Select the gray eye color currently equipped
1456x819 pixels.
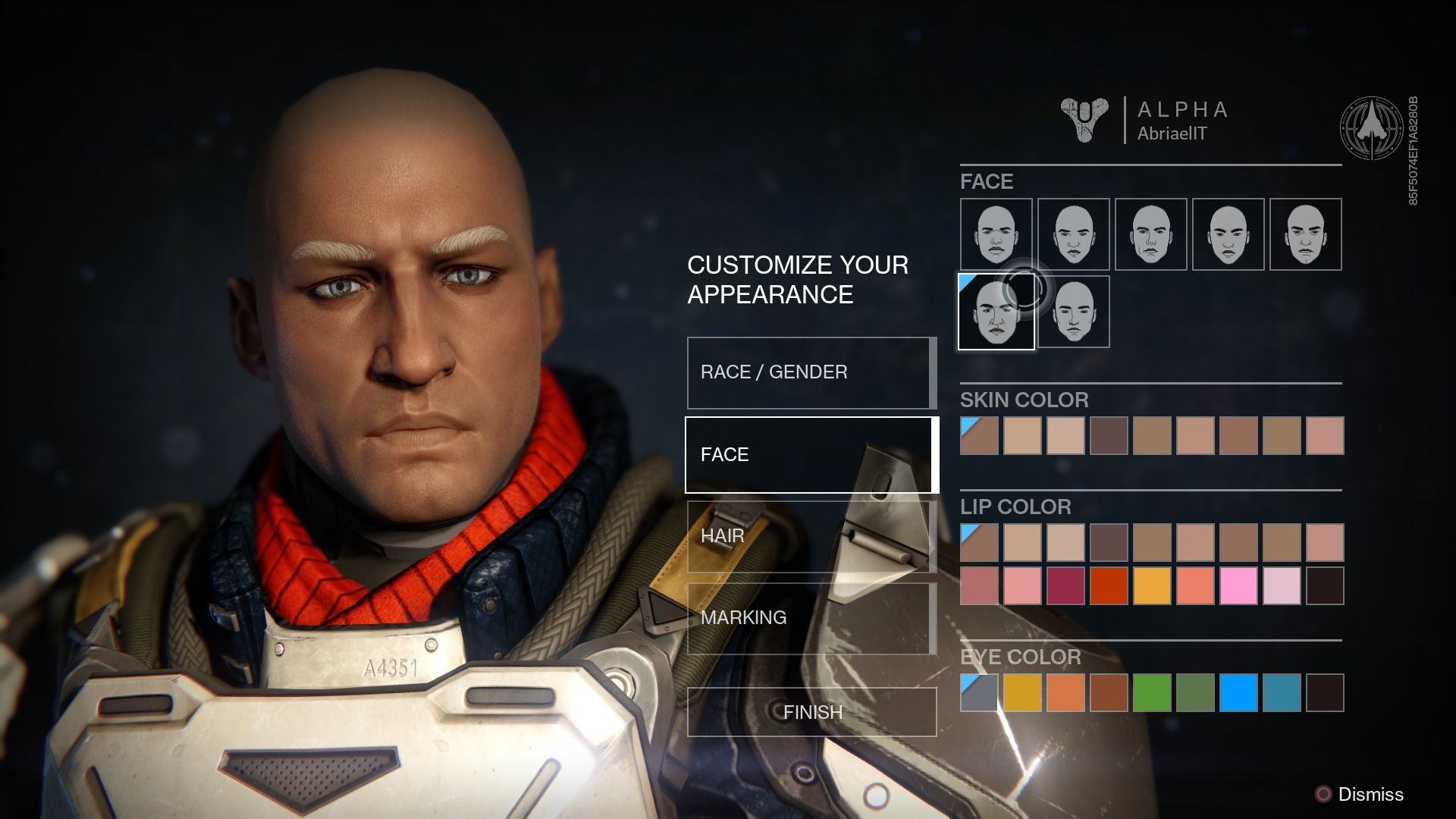click(x=979, y=691)
